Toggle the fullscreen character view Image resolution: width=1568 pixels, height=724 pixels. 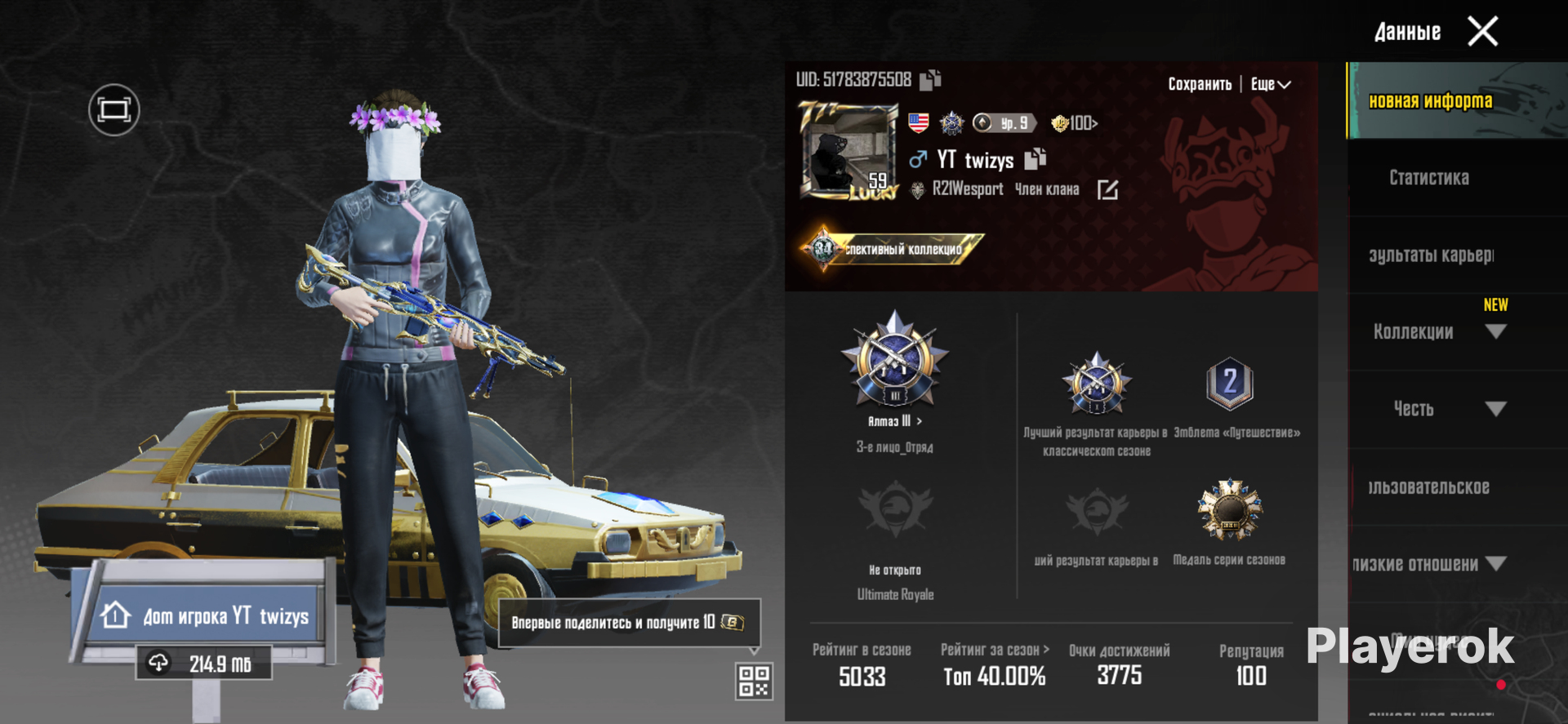coord(114,109)
